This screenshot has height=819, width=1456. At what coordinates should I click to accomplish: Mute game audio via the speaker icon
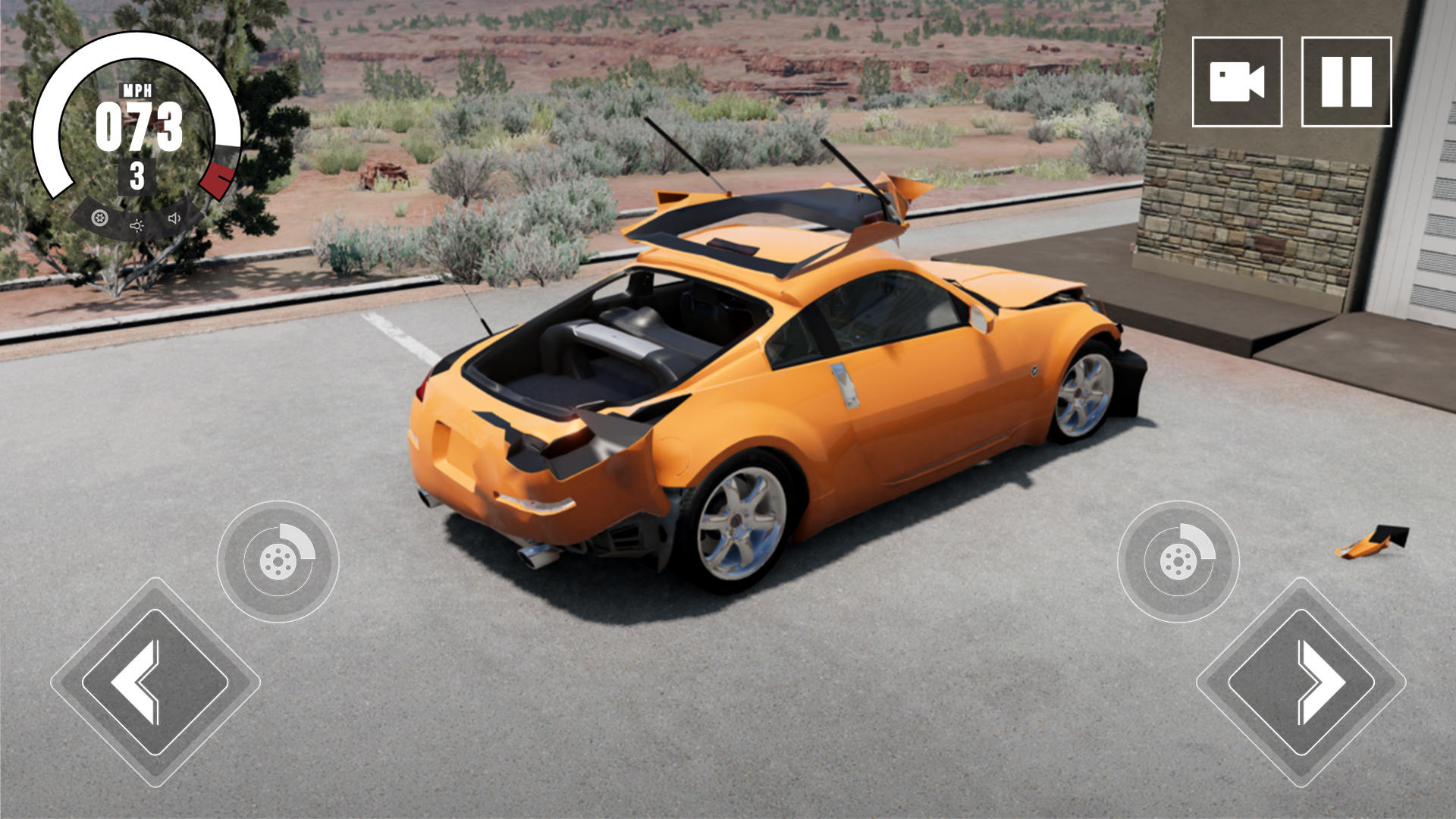(x=176, y=220)
